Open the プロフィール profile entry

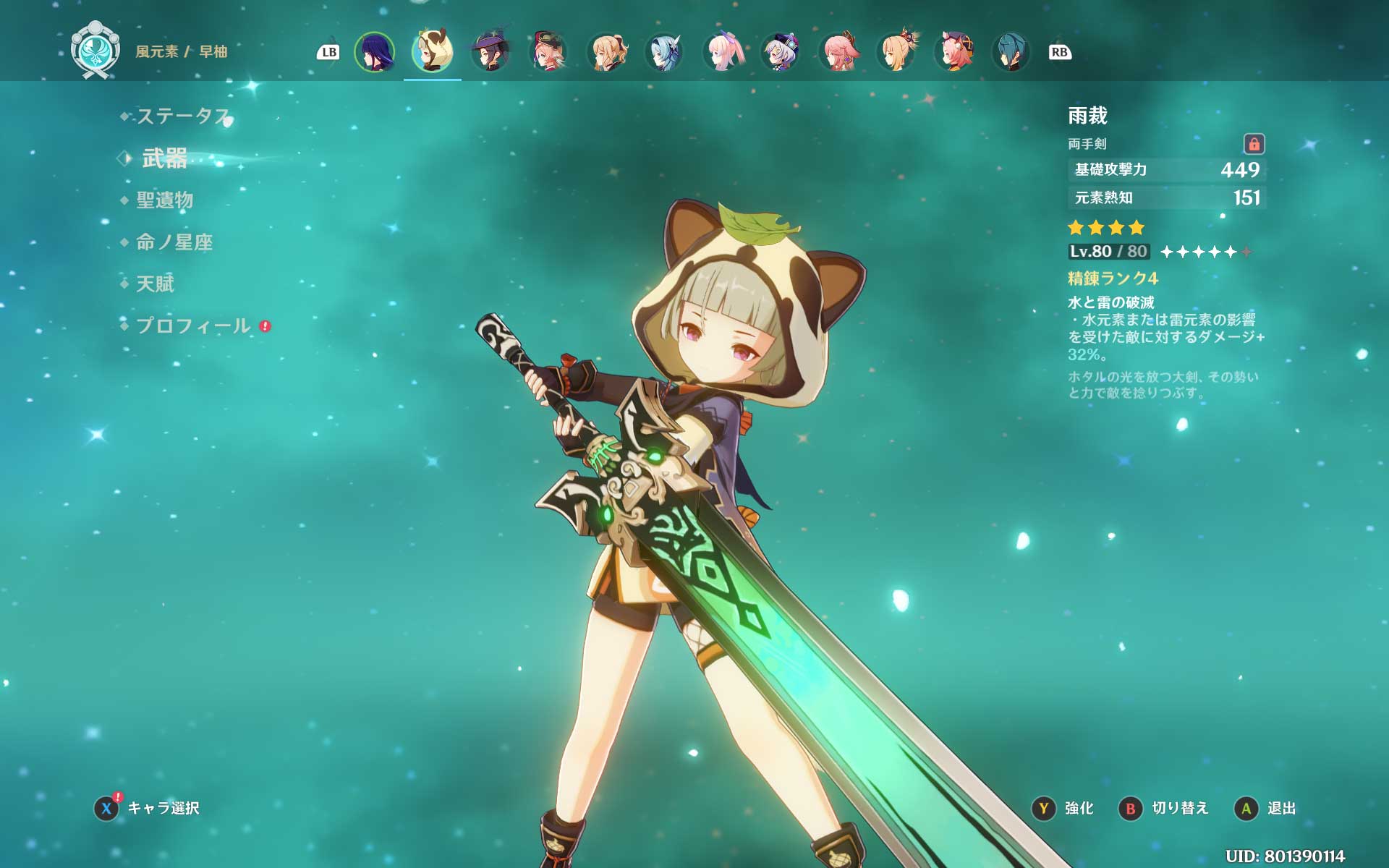click(193, 325)
